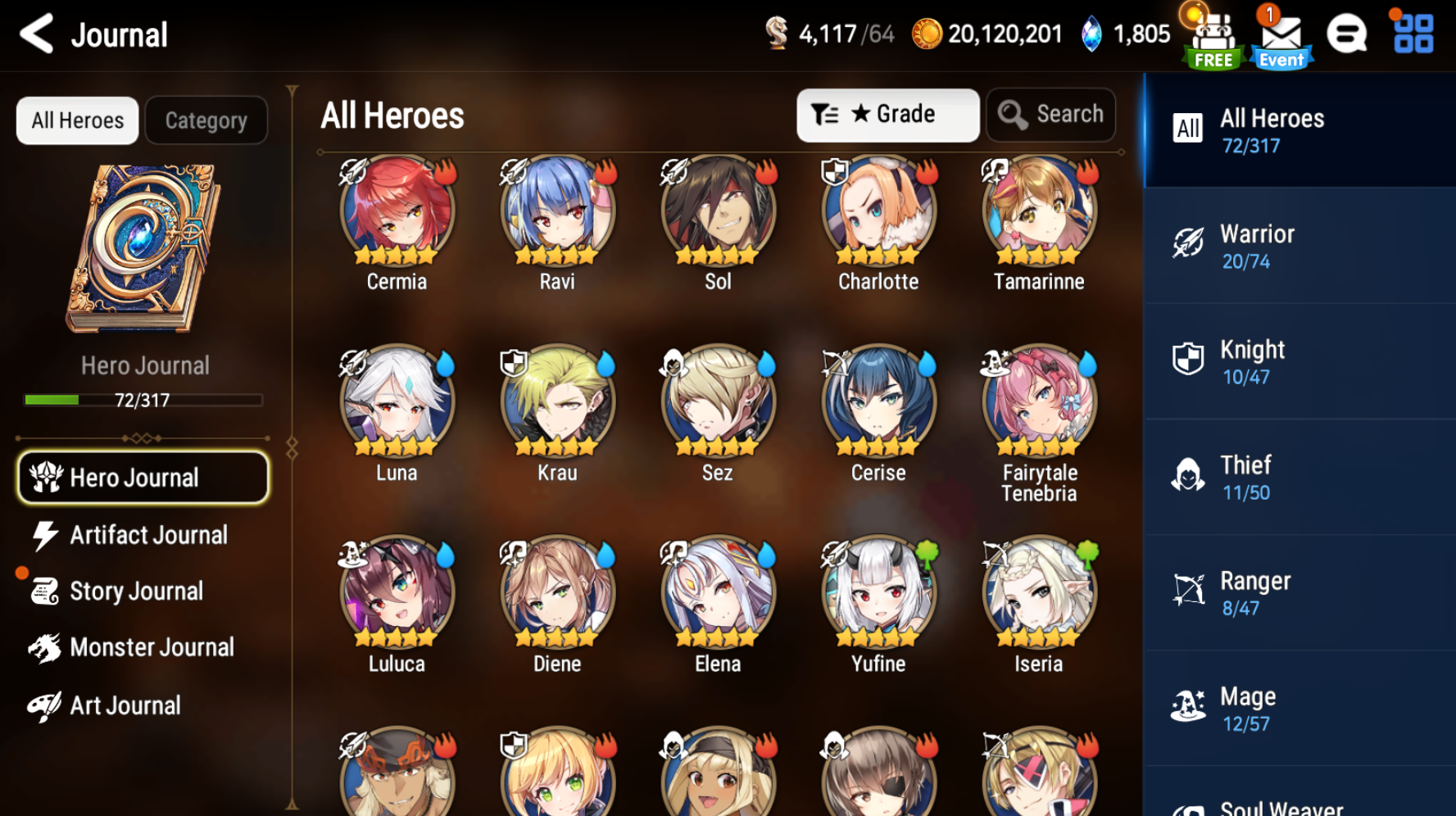
Task: Choose the Yufine hero portrait
Action: tap(878, 593)
